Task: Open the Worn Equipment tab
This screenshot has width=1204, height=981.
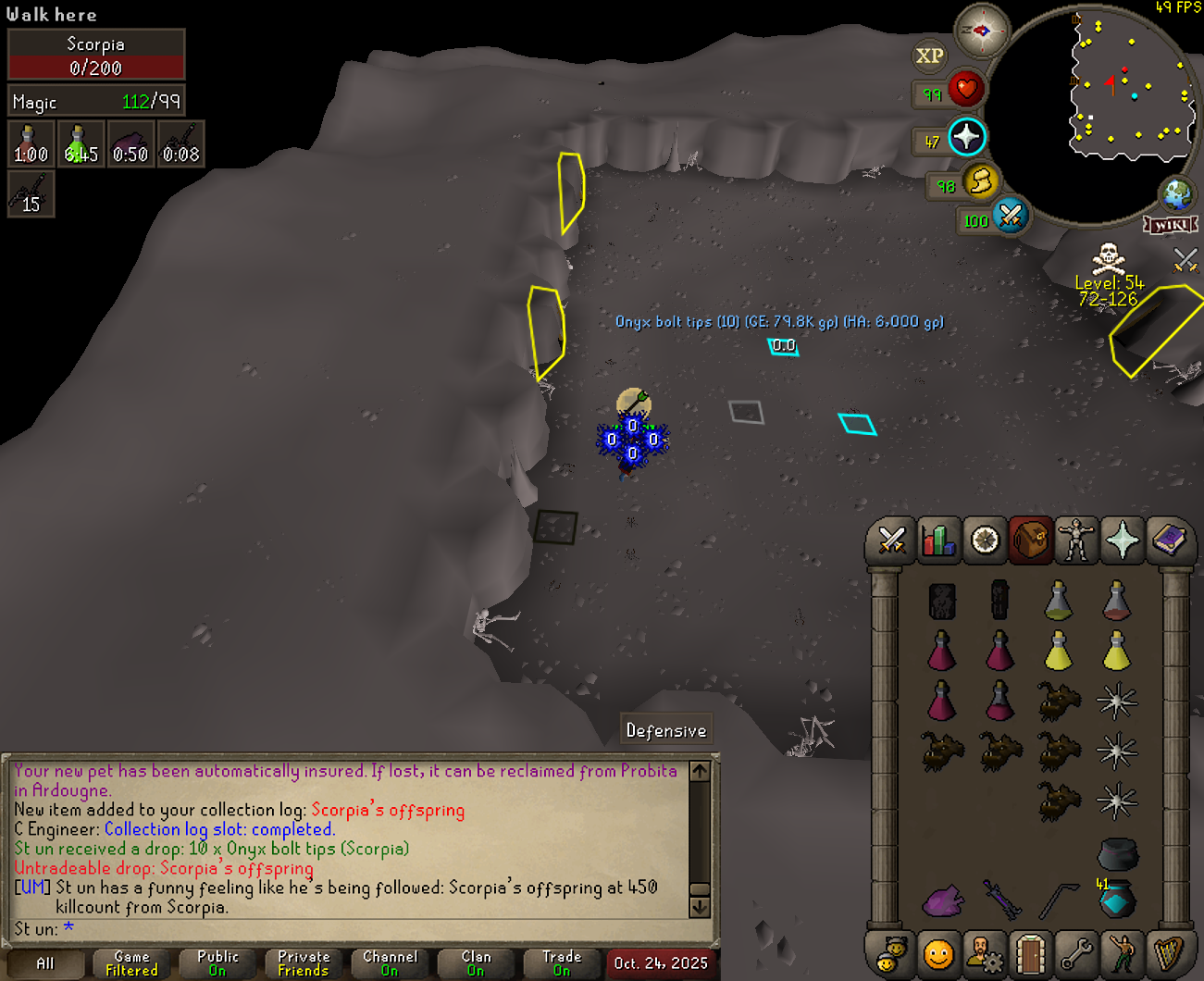Action: click(1076, 540)
